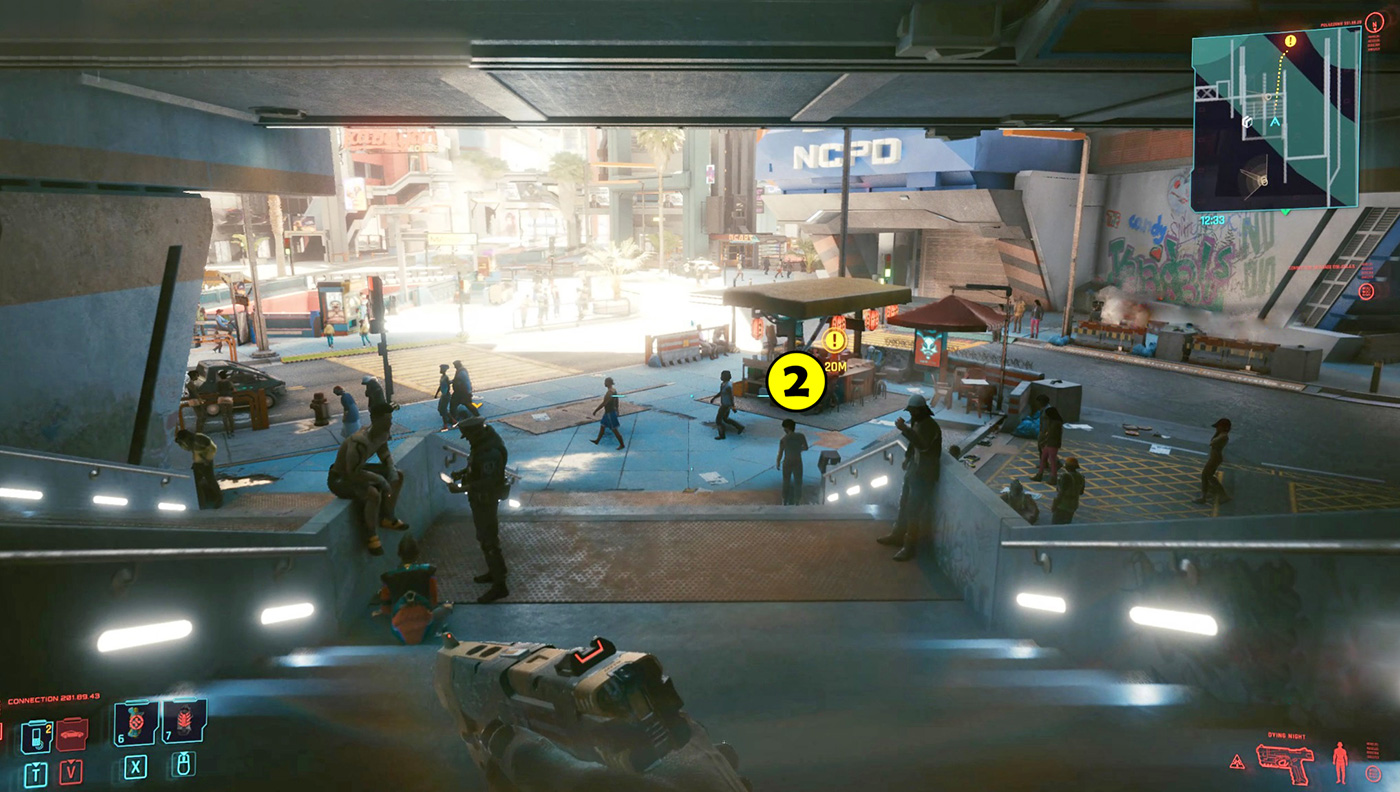Viewport: 1400px width, 792px height.
Task: Click the Dying Night pistol weapon icon
Action: [x=1288, y=761]
